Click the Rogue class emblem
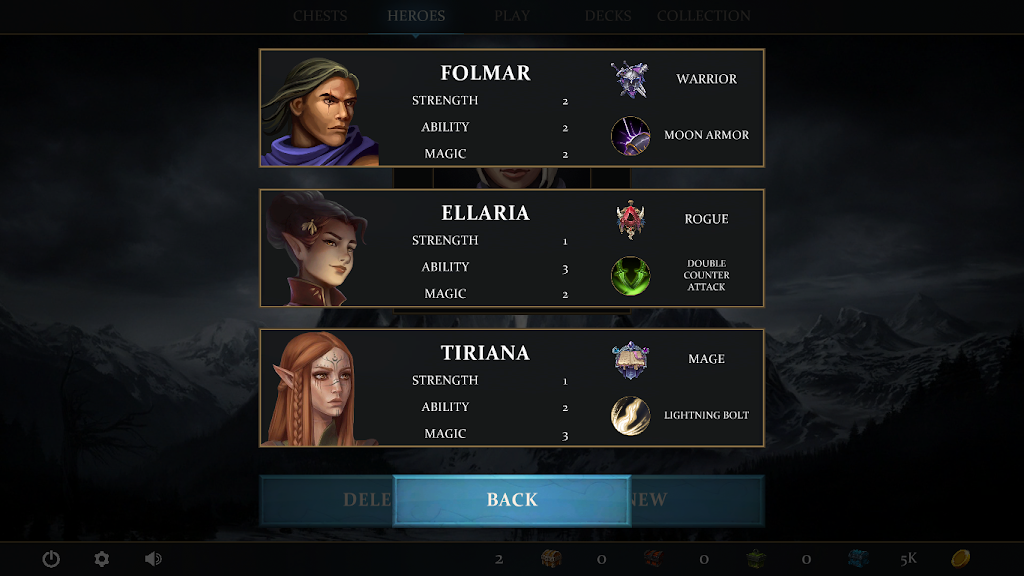This screenshot has width=1024, height=576. coord(631,219)
